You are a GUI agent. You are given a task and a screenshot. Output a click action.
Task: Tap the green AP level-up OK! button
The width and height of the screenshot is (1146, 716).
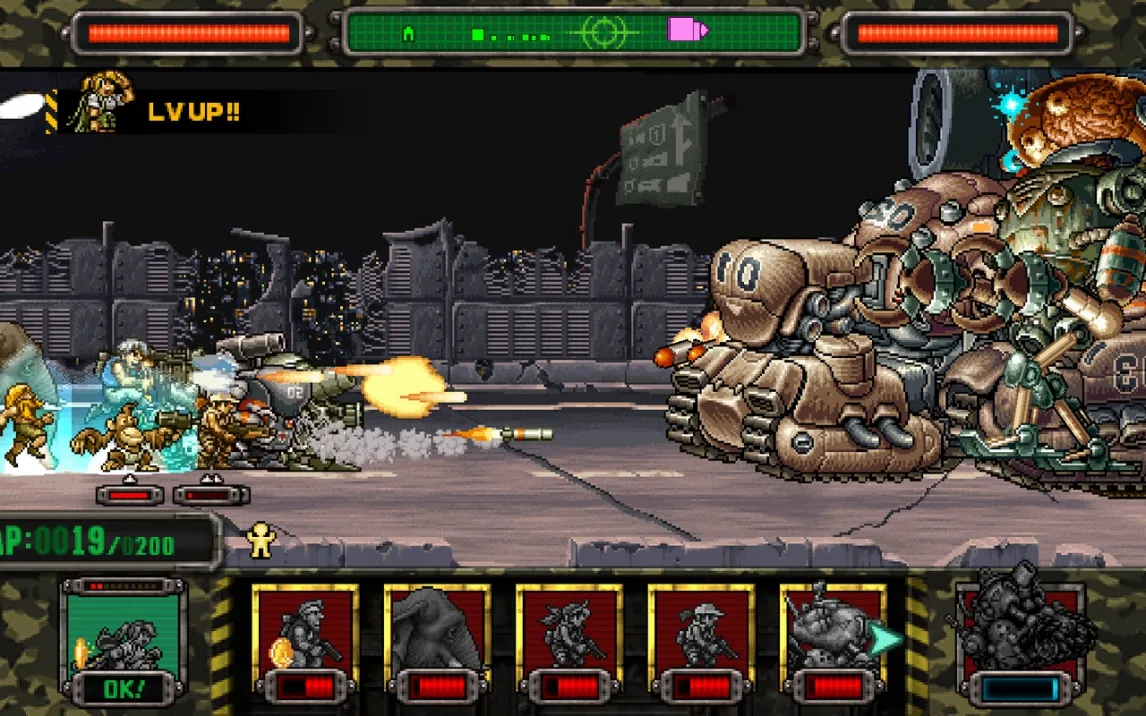pos(124,642)
